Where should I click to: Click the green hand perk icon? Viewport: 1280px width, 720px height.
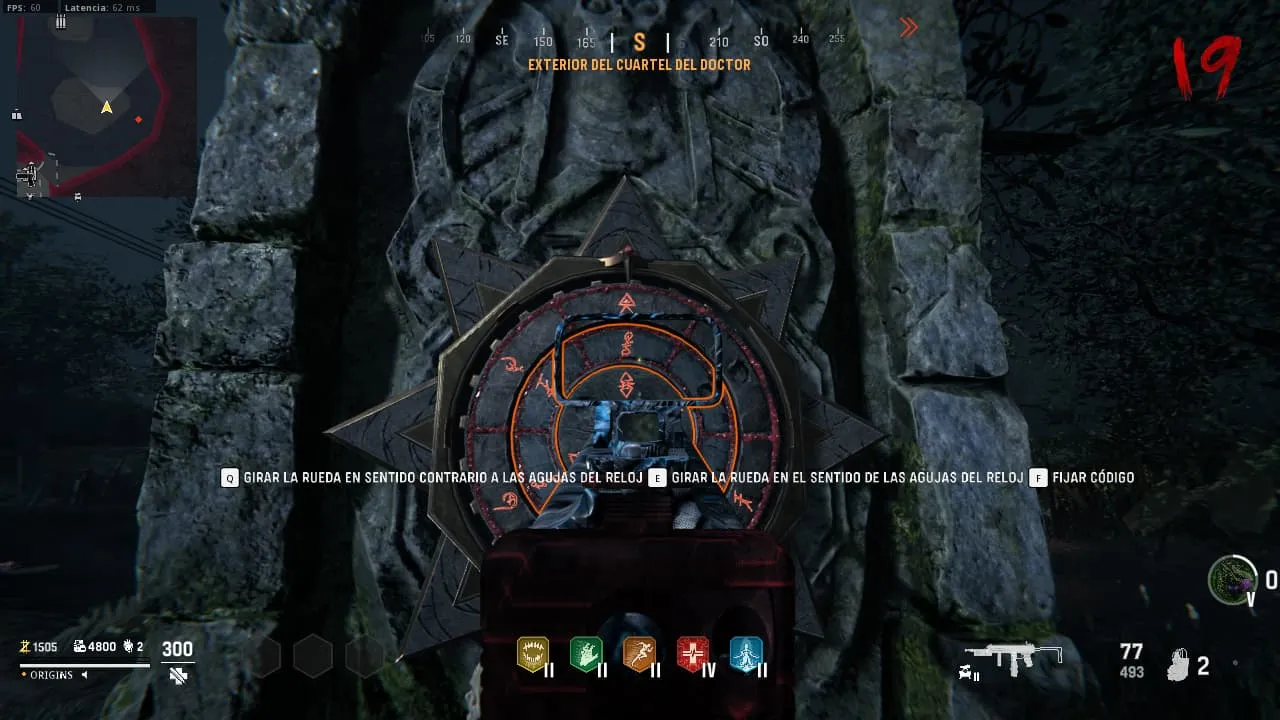point(586,654)
